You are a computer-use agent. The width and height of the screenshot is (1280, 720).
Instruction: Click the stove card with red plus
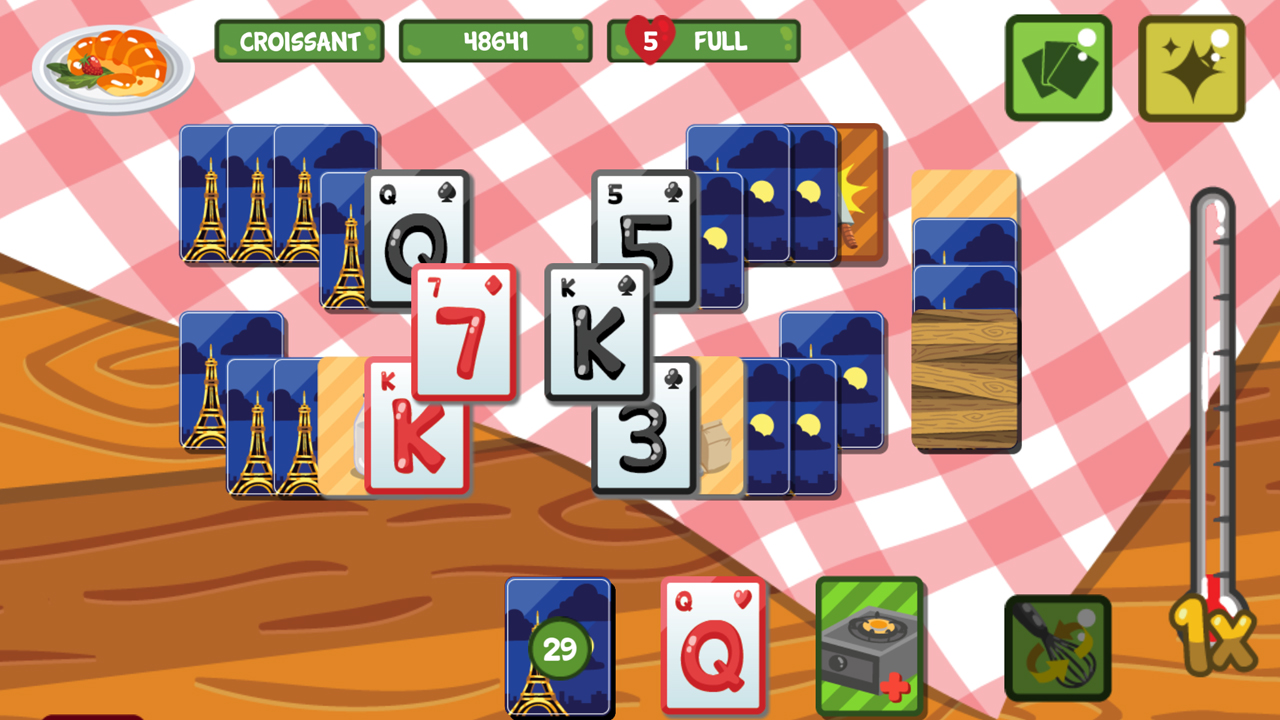click(866, 645)
